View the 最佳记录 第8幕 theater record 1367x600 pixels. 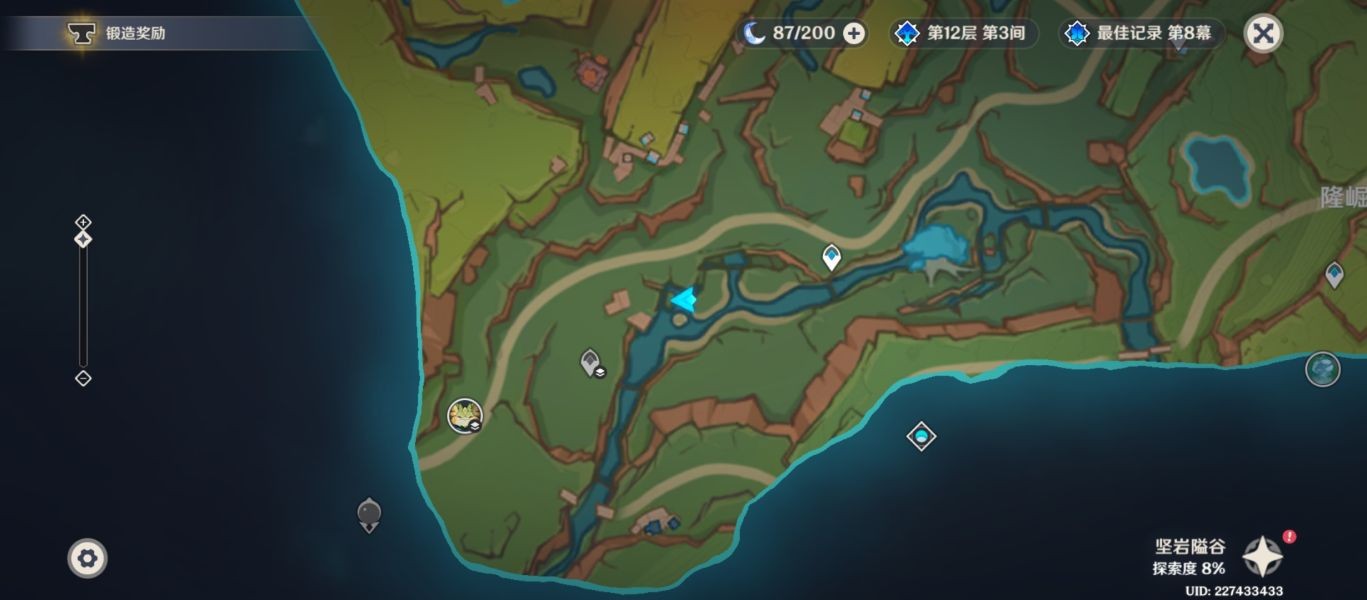[x=1140, y=33]
